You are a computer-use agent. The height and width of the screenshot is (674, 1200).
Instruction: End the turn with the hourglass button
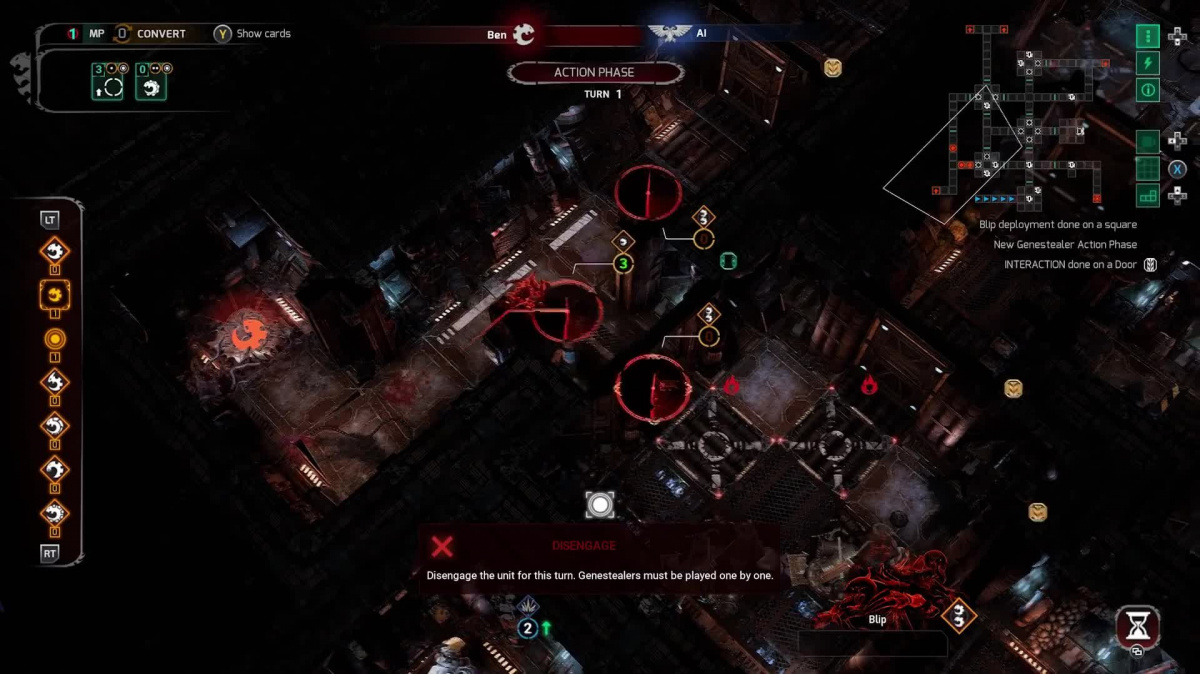[x=1138, y=627]
